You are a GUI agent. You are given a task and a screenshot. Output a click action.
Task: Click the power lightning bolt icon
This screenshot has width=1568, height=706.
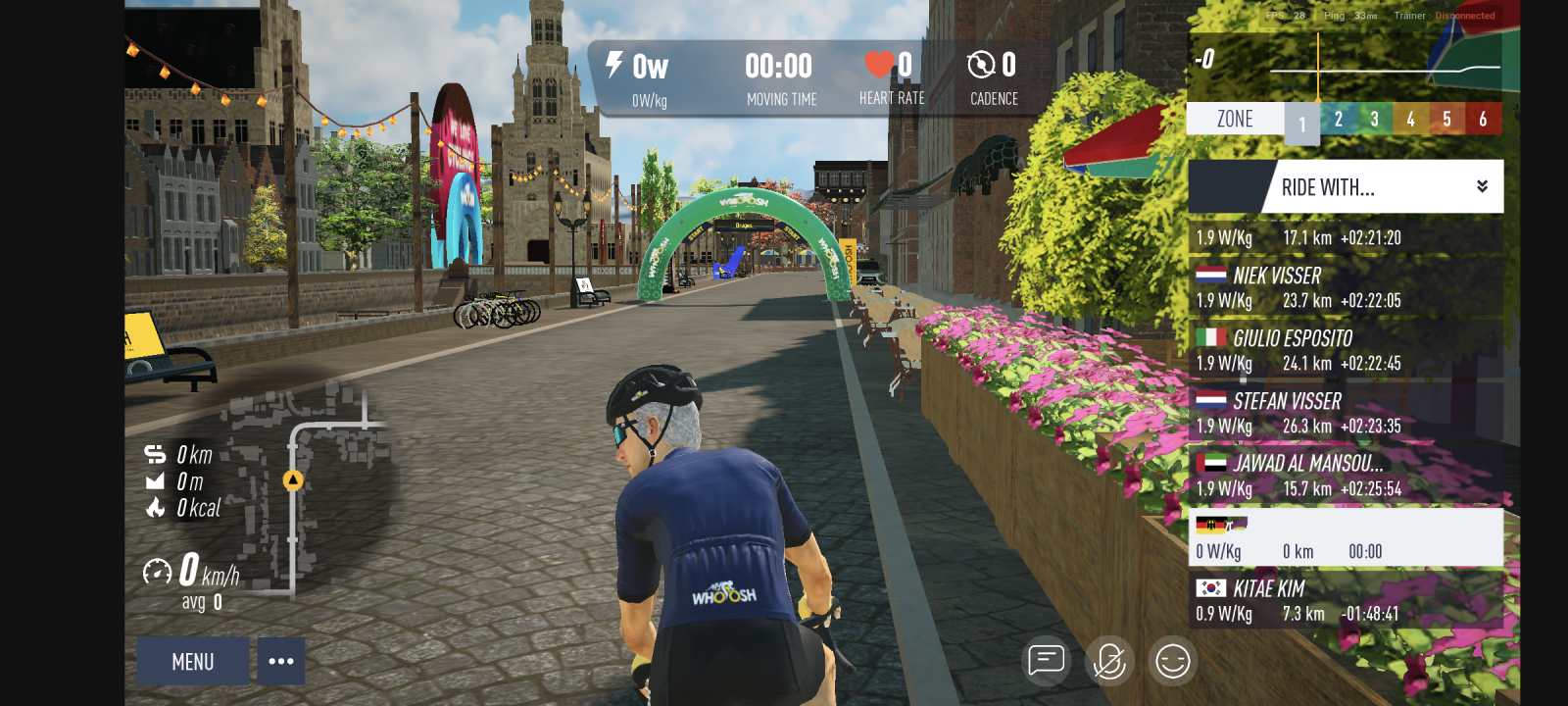614,65
